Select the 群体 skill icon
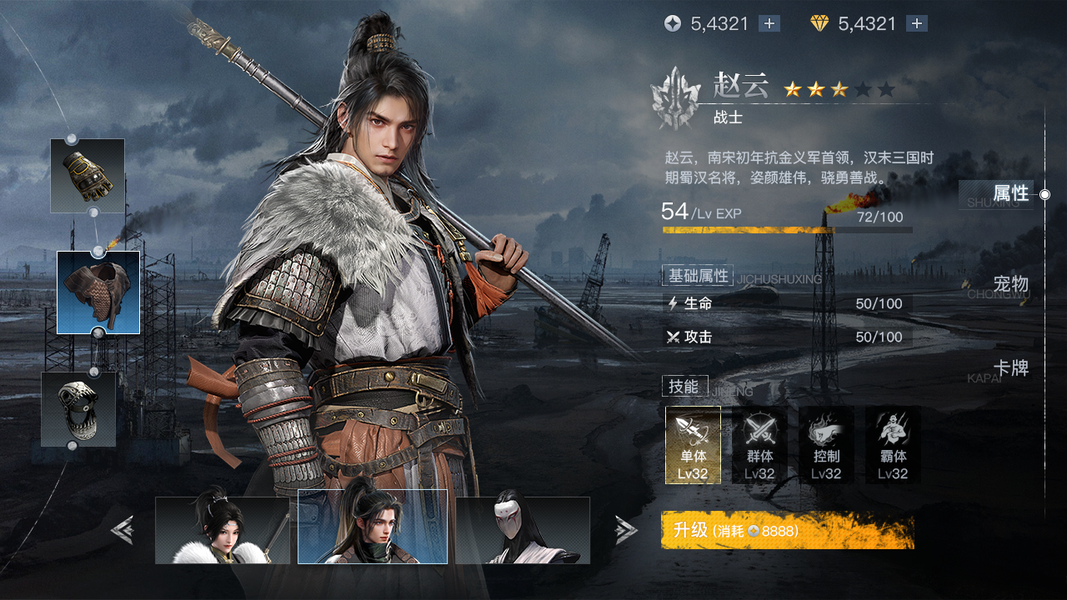This screenshot has width=1067, height=600. pyautogui.click(x=760, y=445)
